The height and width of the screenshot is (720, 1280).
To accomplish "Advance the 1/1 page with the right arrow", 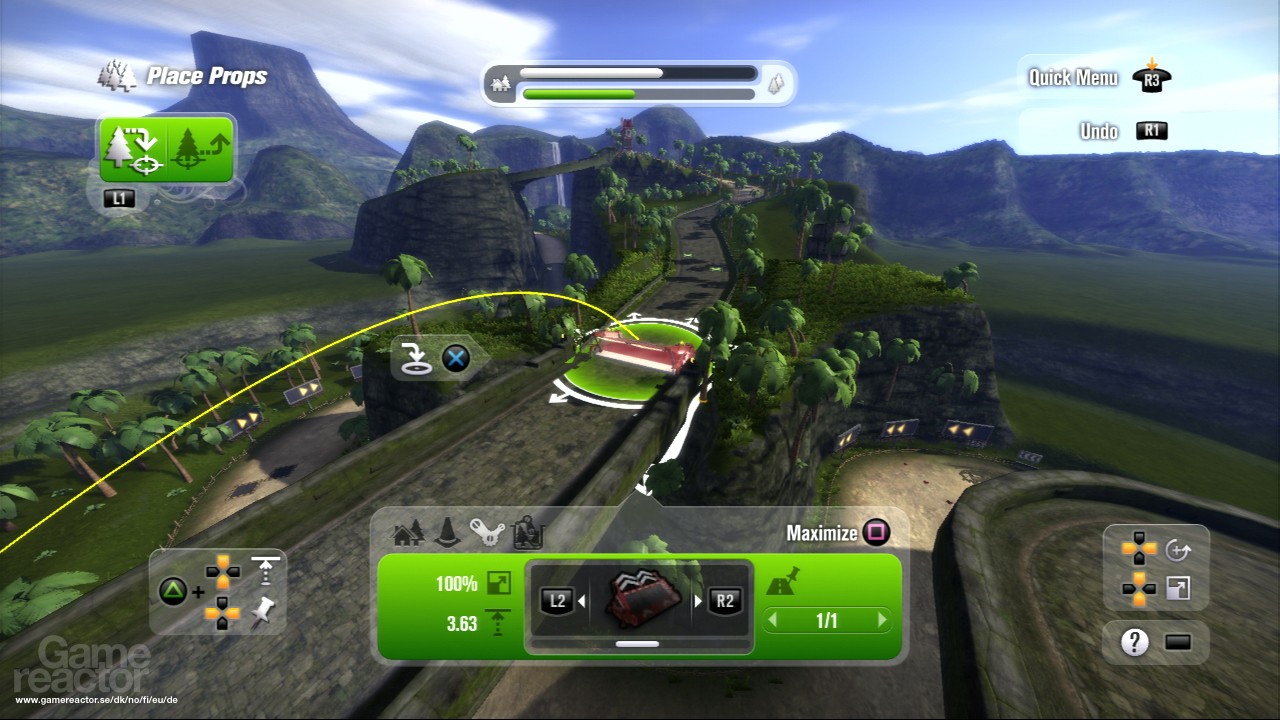I will [x=882, y=620].
